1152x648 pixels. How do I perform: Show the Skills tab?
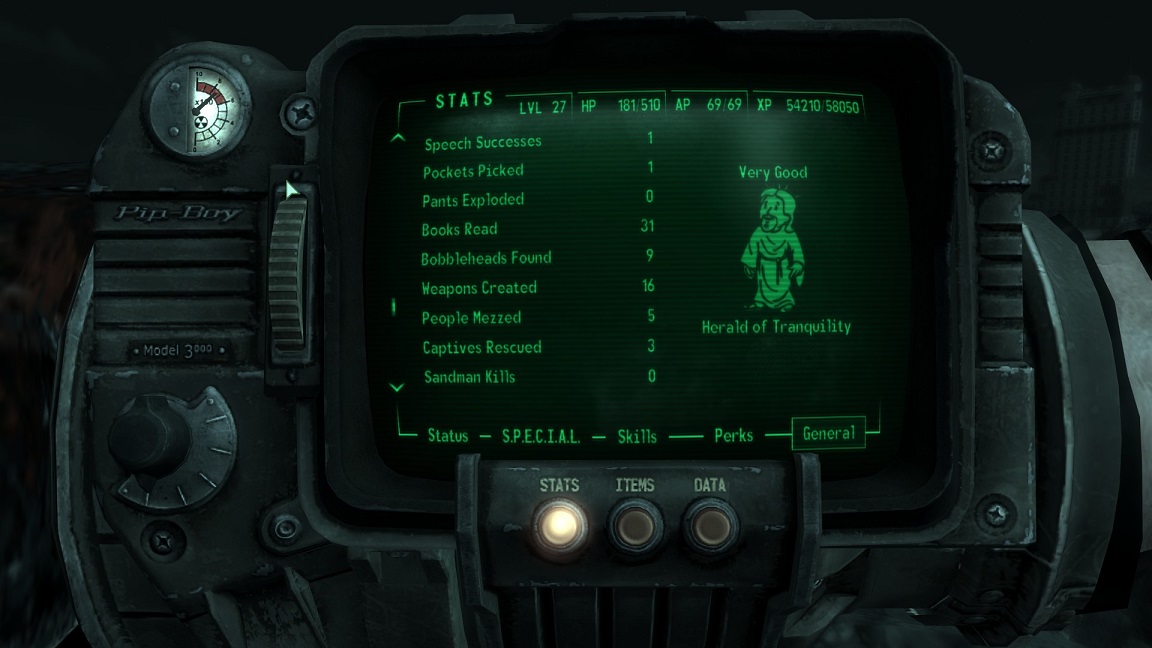point(637,436)
